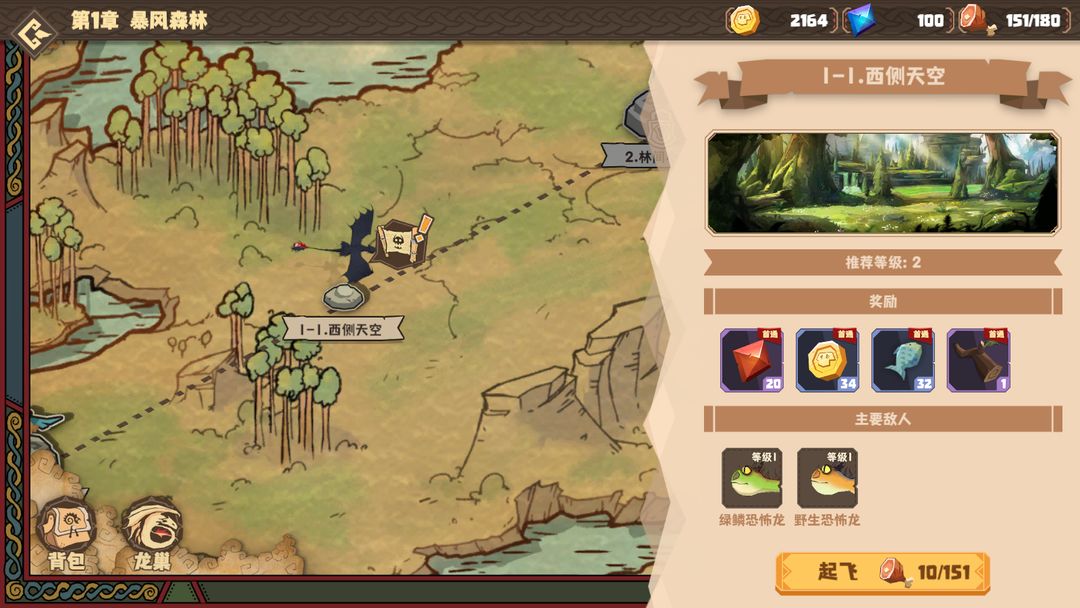Inspect the wooden log reward
The width and height of the screenshot is (1080, 608).
coord(978,360)
